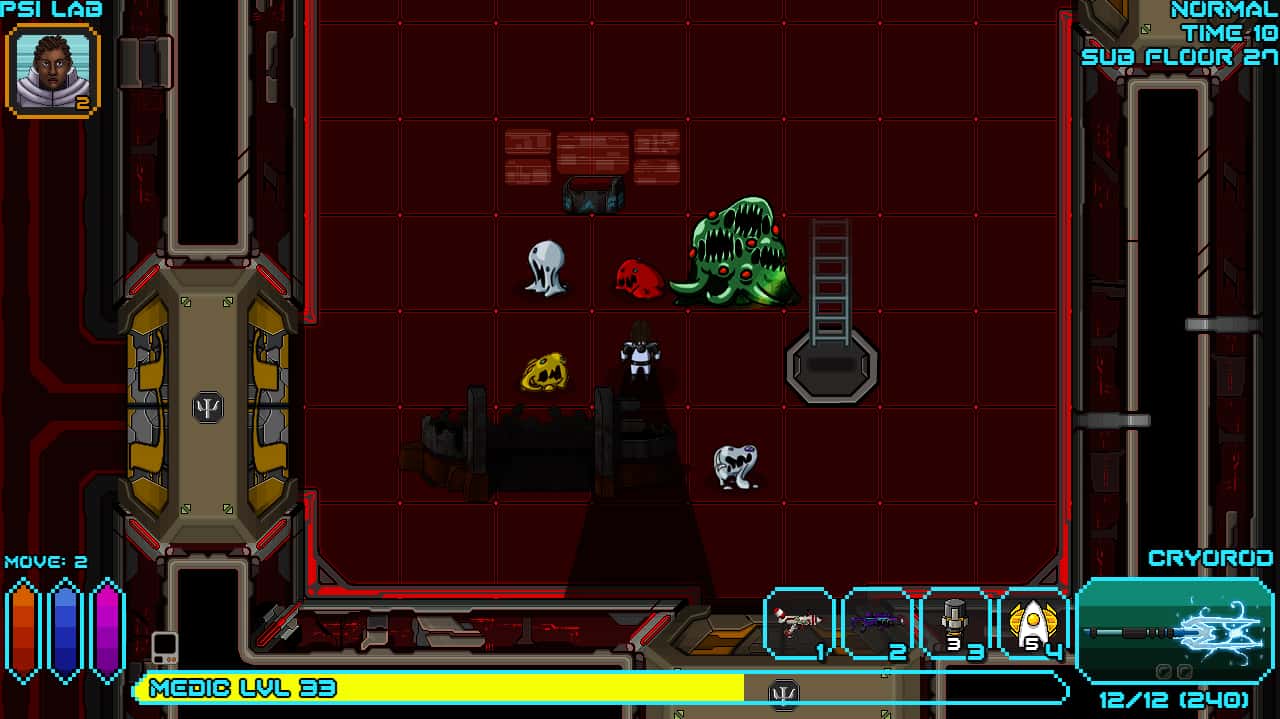Equip the purple rifle in slot 2

point(877,625)
